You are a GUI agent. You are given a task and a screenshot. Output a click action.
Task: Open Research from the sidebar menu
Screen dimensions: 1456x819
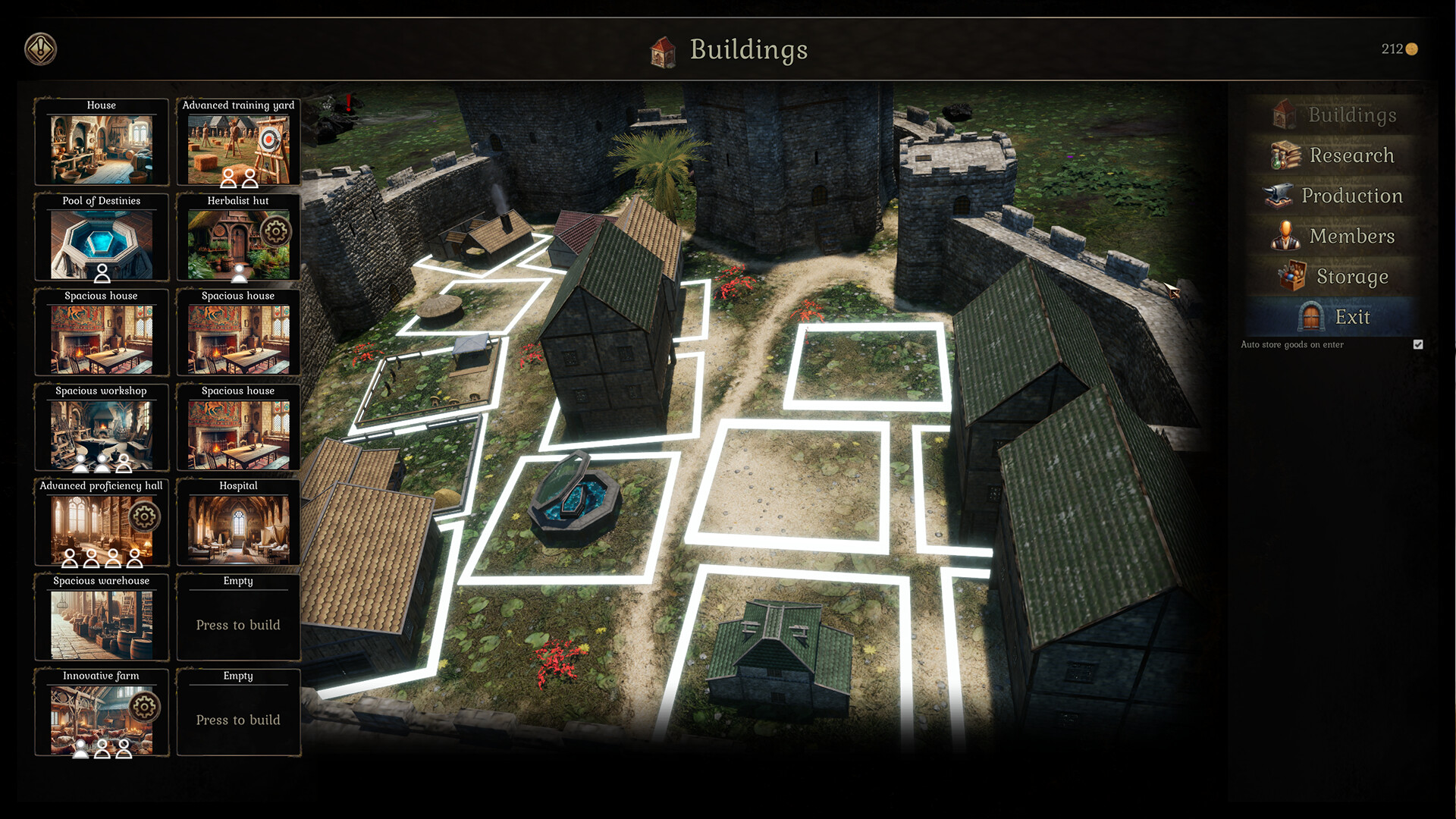[1351, 155]
